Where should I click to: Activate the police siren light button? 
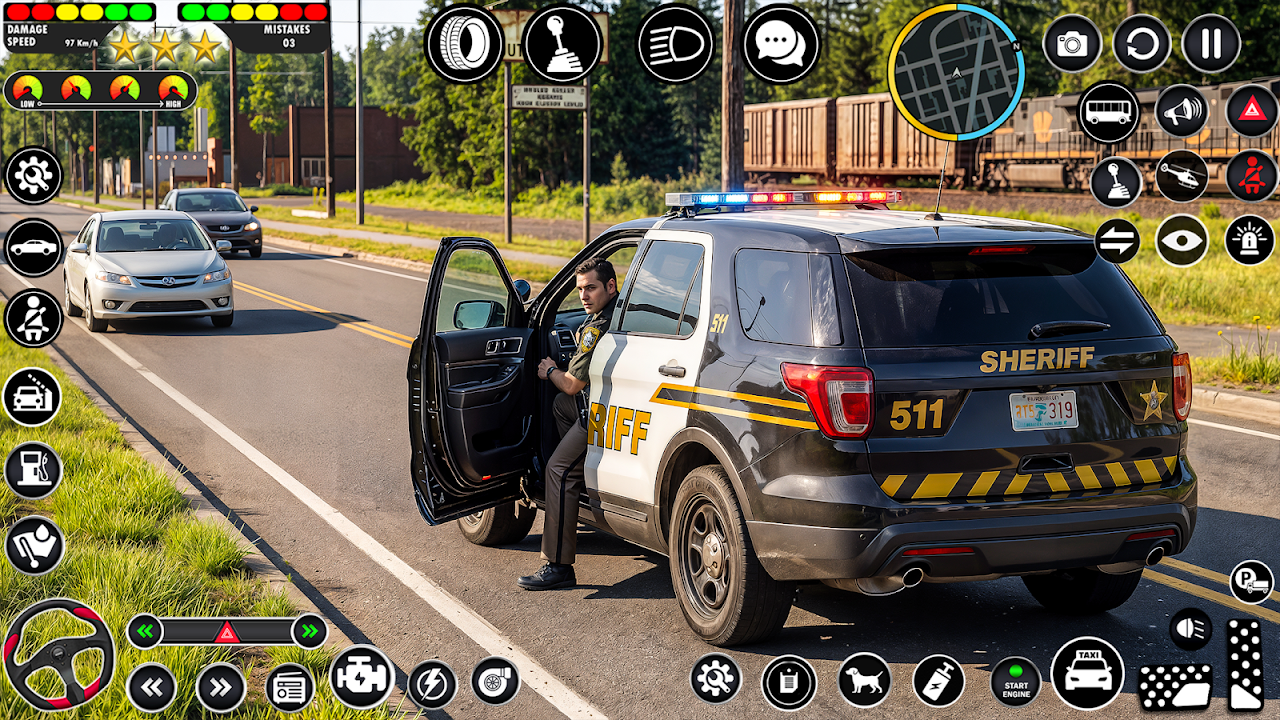tap(1250, 240)
